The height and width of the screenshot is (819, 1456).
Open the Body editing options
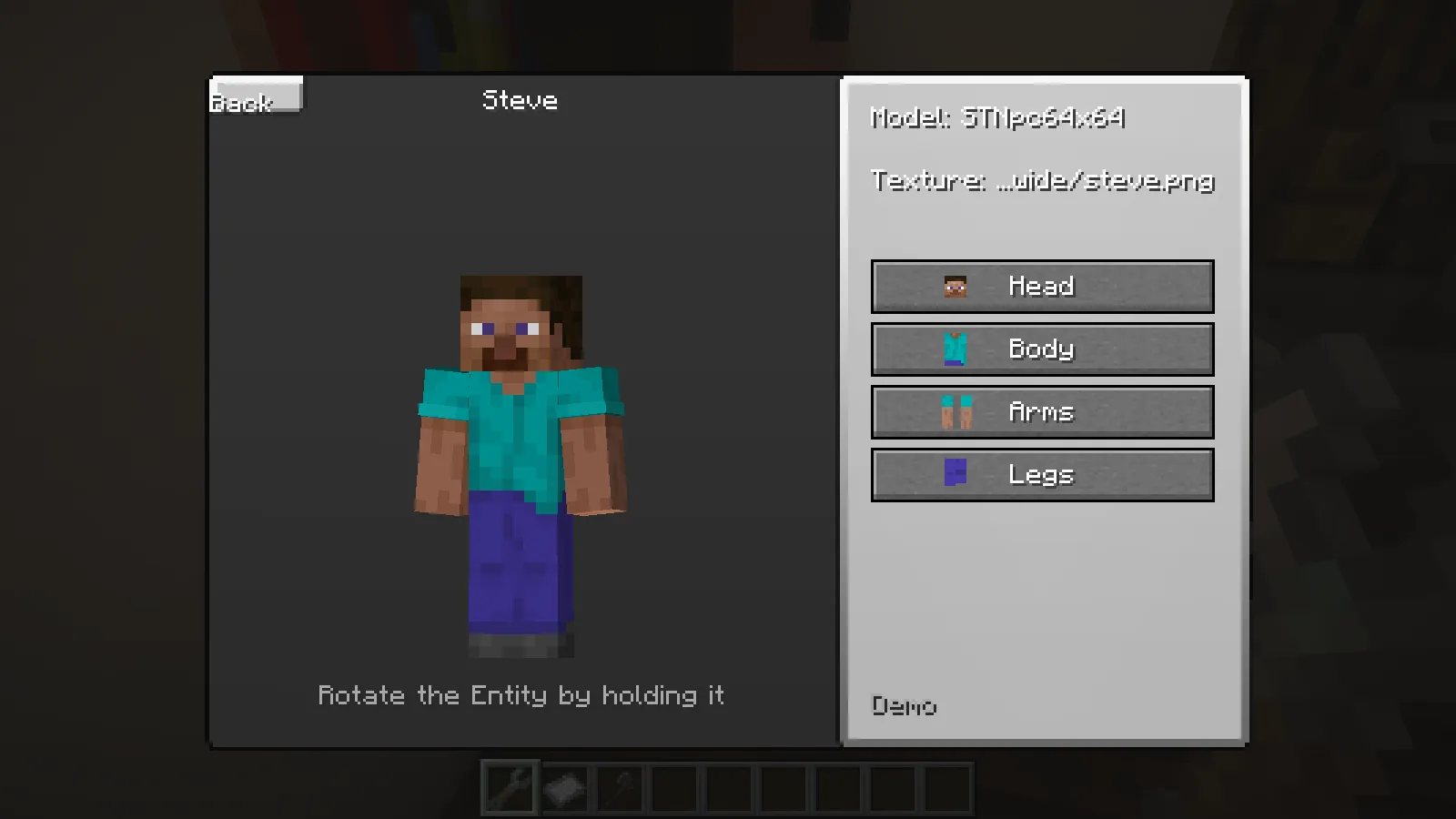coord(1042,348)
